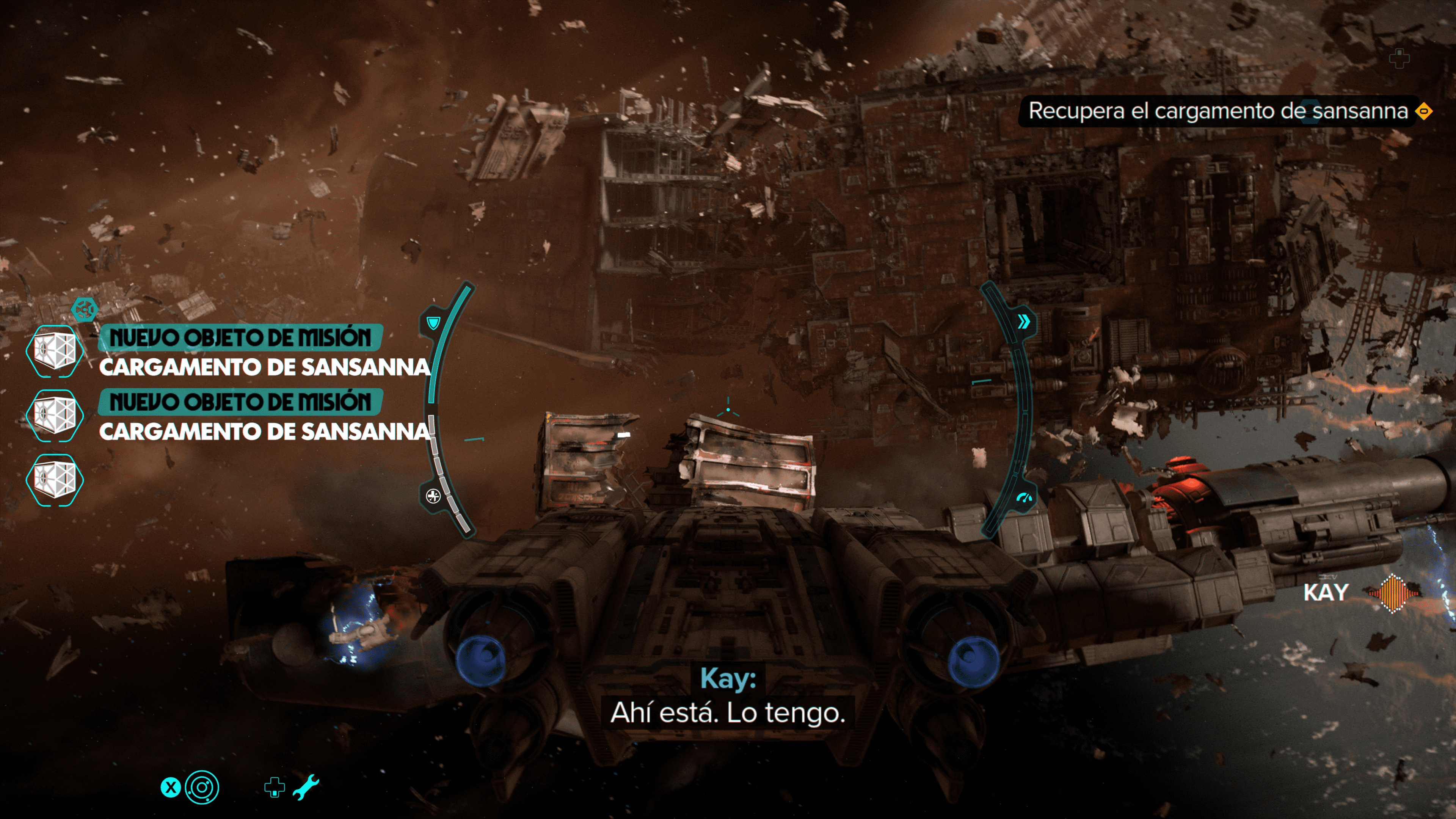Open the circular scanner icon
The width and height of the screenshot is (1456, 819).
pyautogui.click(x=202, y=787)
